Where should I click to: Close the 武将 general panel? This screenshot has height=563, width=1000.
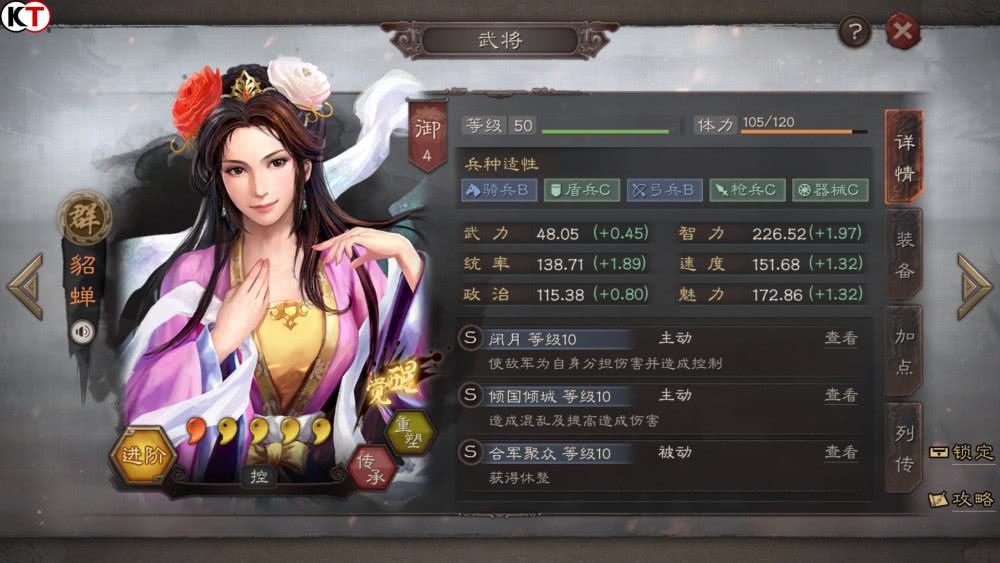tap(903, 32)
